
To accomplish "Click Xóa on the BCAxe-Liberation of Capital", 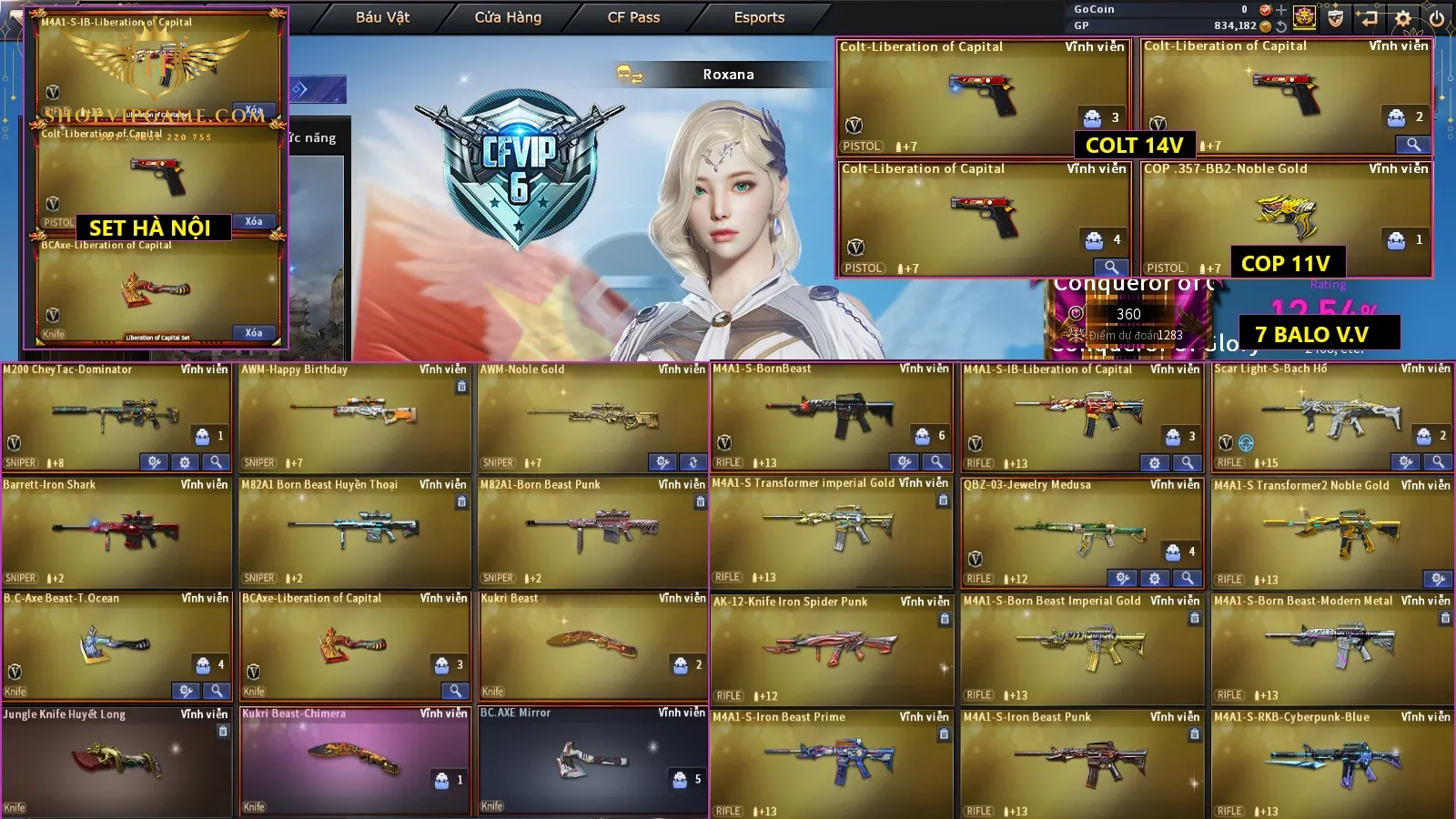I will coord(254,333).
